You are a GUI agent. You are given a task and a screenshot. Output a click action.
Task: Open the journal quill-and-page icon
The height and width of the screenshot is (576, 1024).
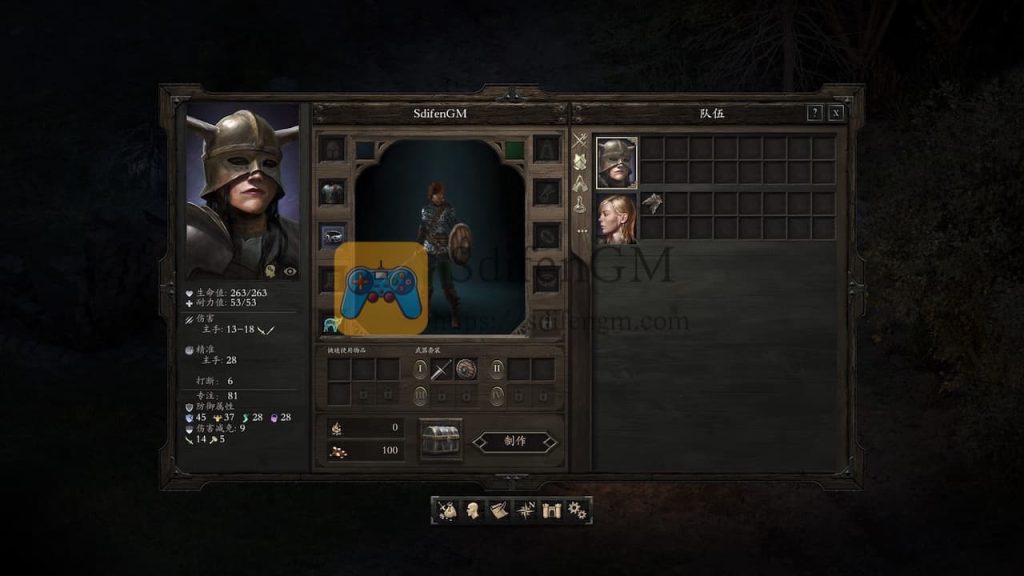[x=498, y=510]
